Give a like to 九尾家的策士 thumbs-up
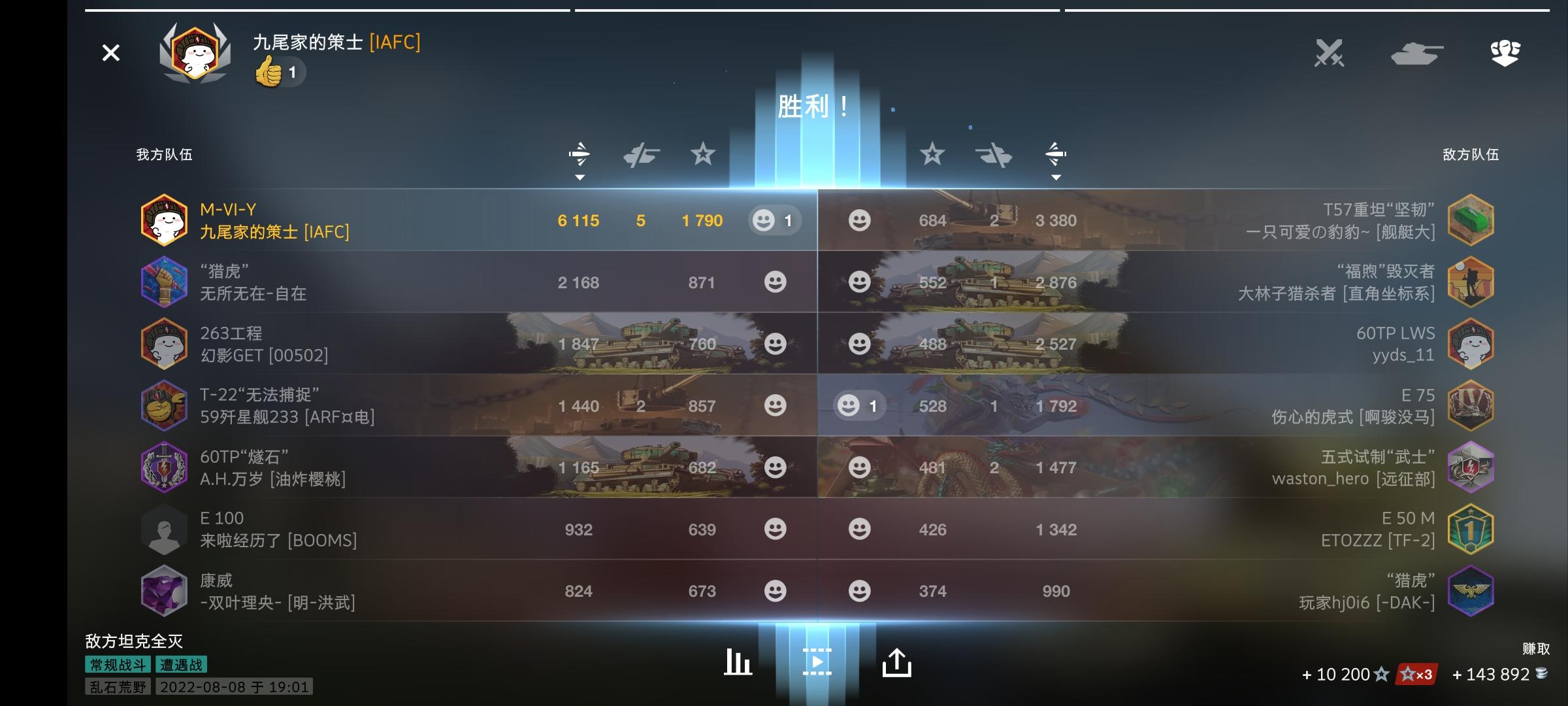The image size is (1568, 706). click(x=277, y=72)
